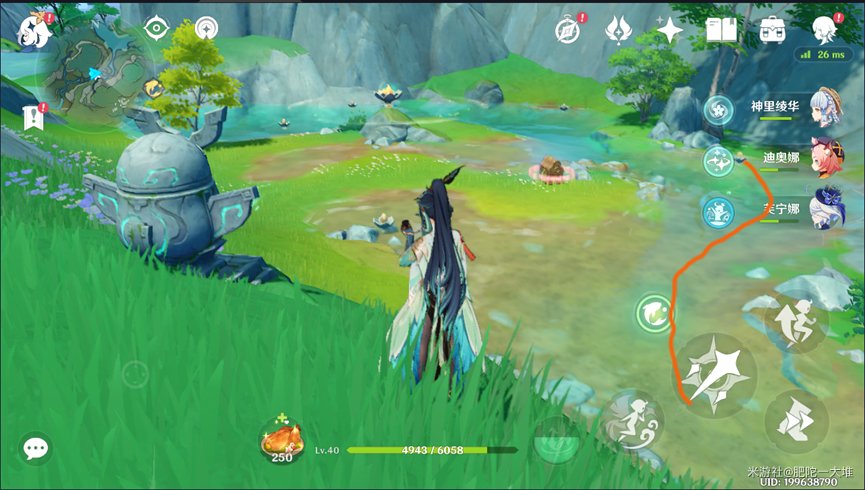
Task: Tap the circular star icon beside Elemental Sight
Action: pyautogui.click(x=207, y=28)
